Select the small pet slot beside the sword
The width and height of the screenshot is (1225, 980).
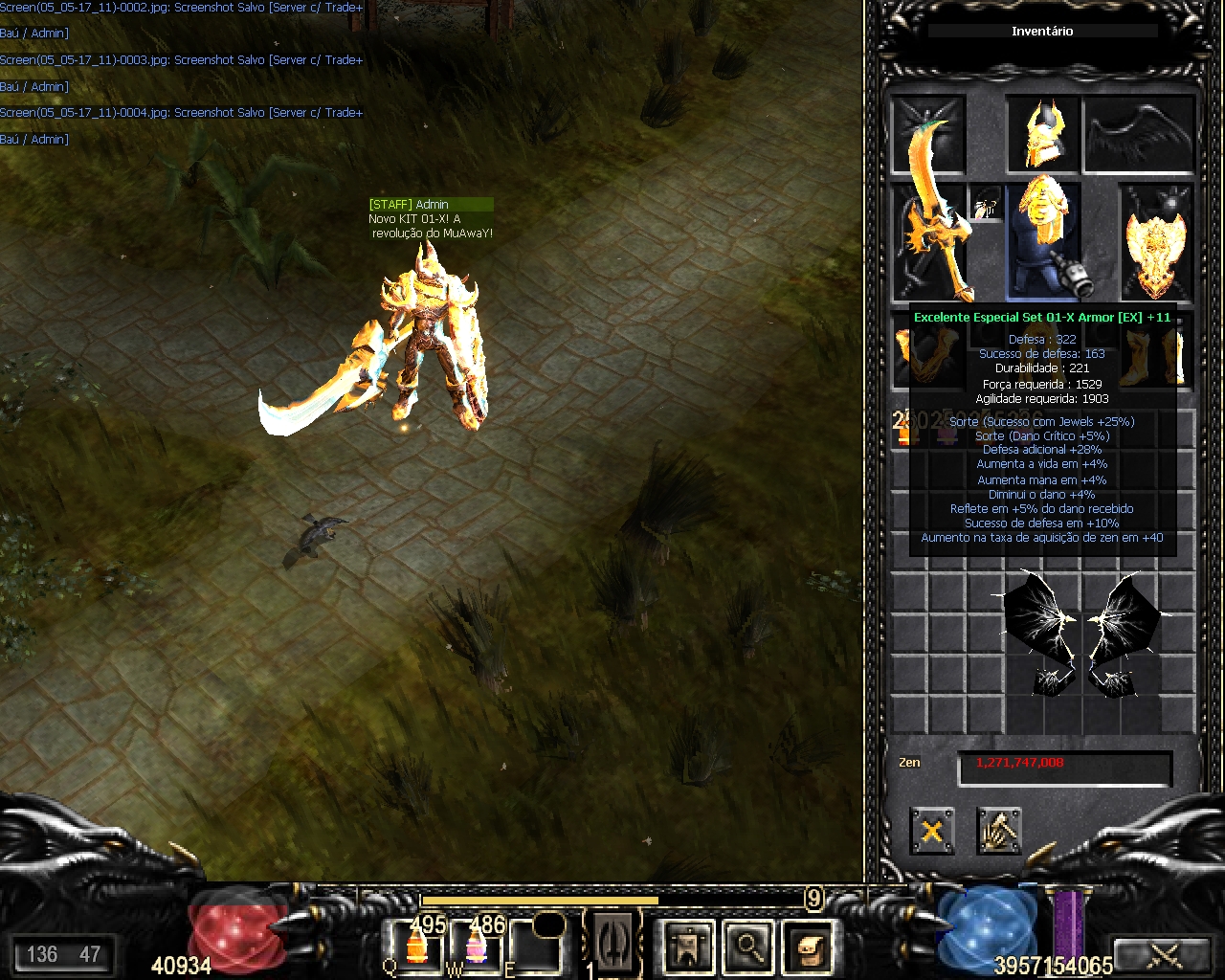tap(986, 203)
